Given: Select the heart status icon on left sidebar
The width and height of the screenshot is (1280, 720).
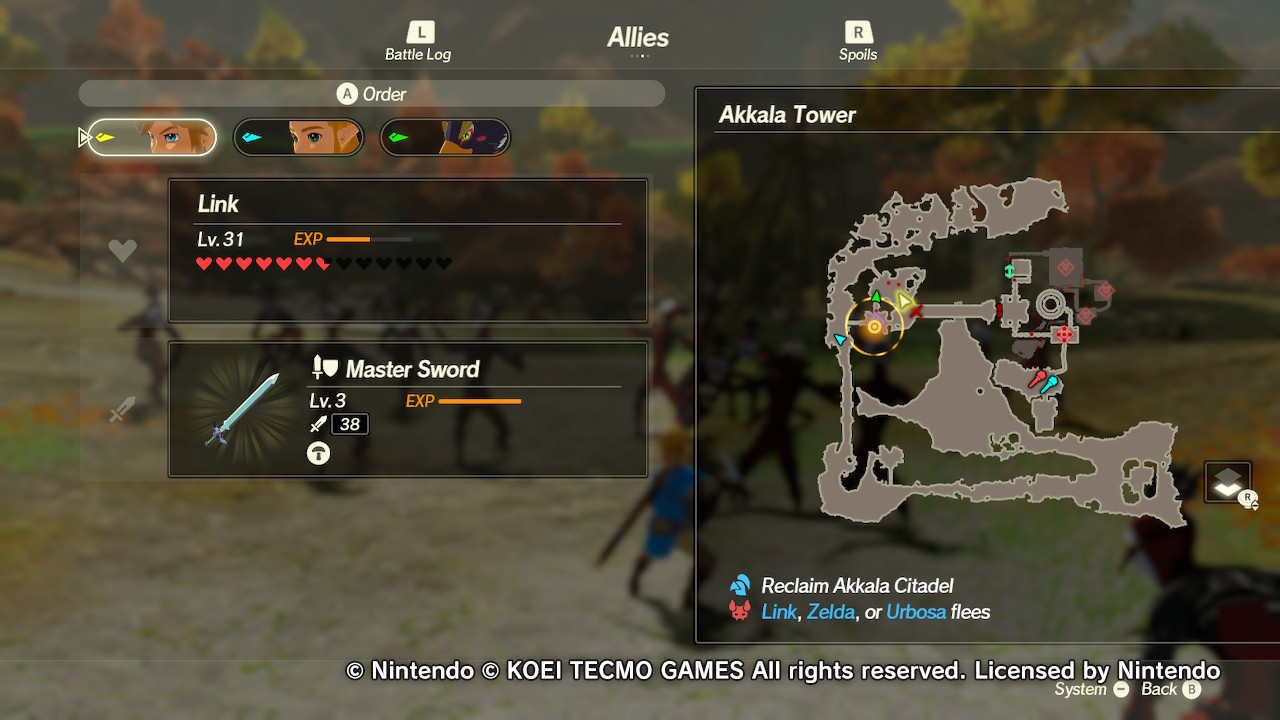Looking at the screenshot, I should tap(122, 249).
